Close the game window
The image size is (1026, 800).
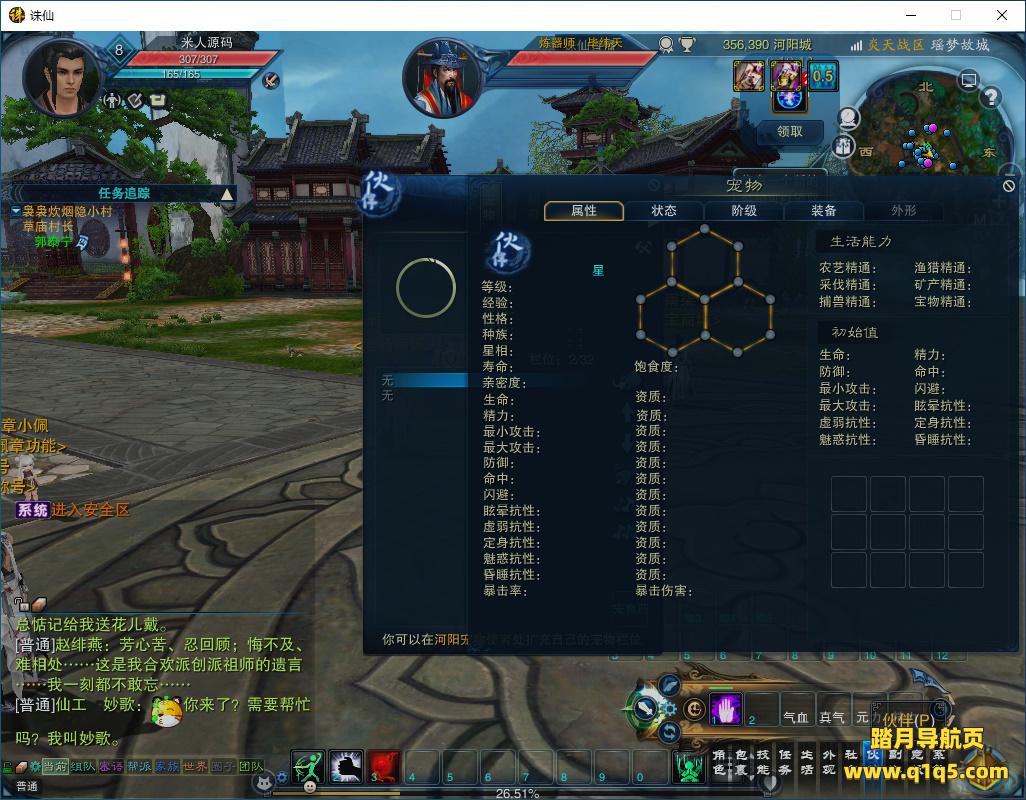tap(1002, 15)
